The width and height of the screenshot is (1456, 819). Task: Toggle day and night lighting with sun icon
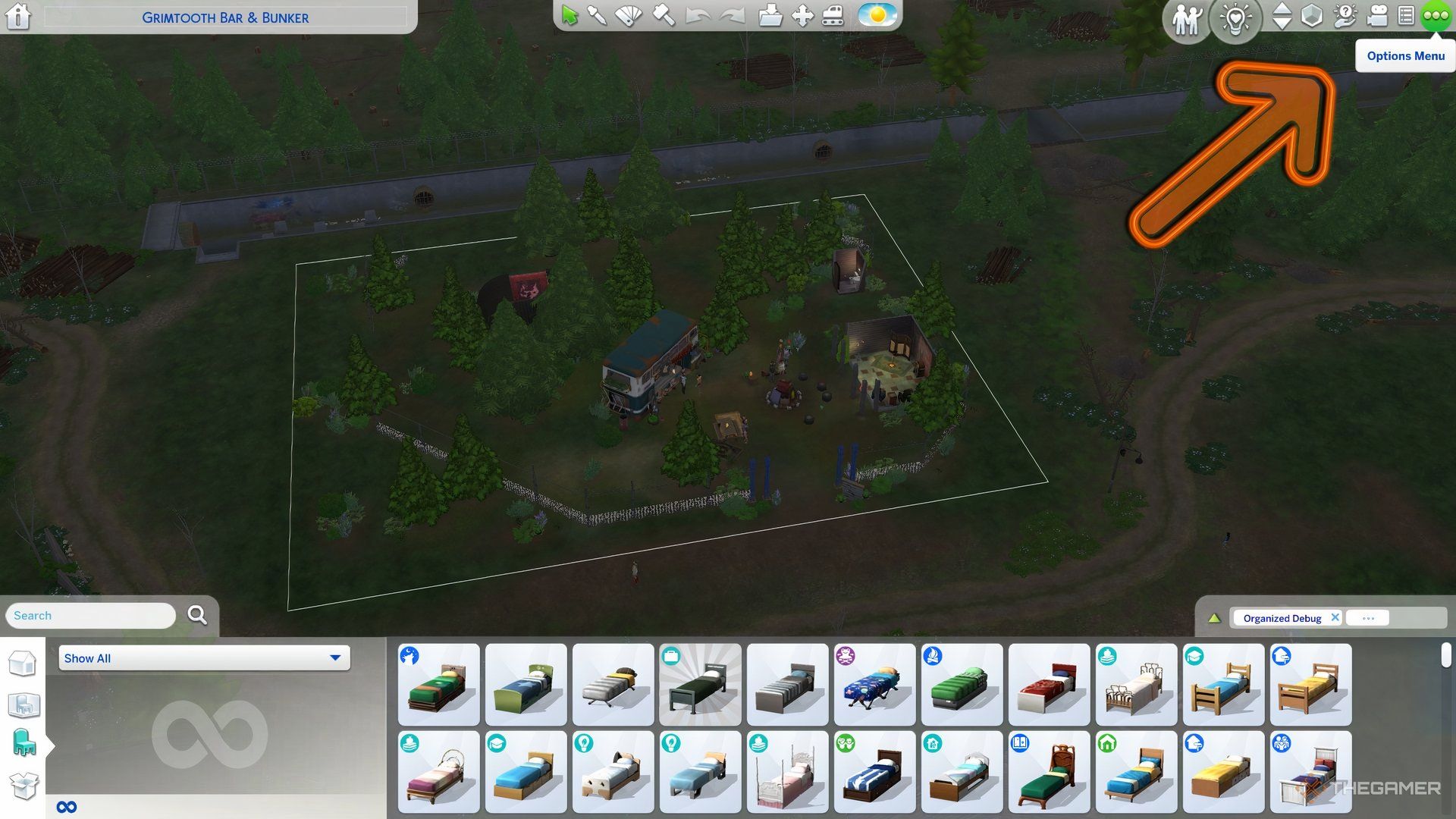pos(876,13)
